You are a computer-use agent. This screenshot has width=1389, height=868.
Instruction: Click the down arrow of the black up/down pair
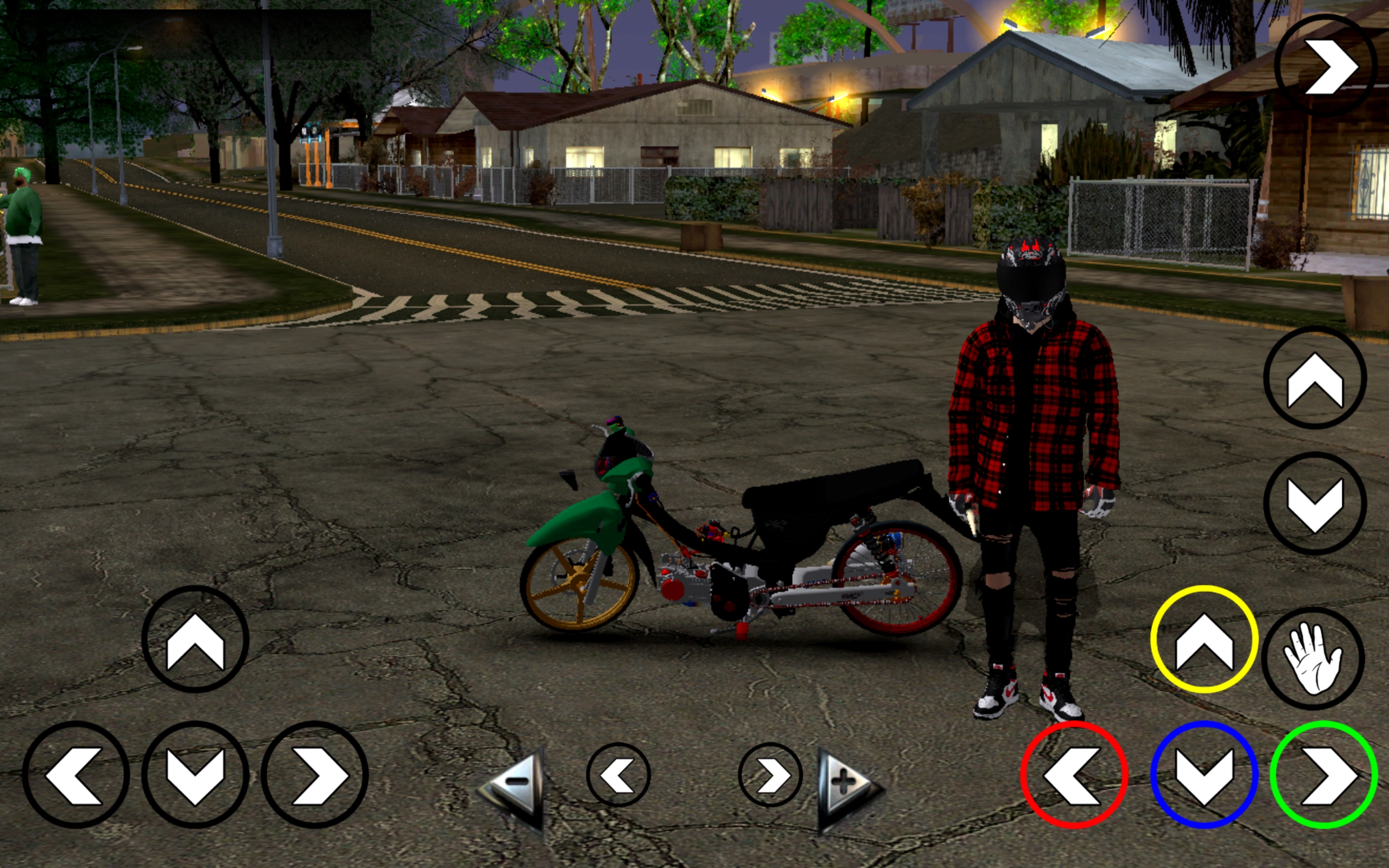1315,503
